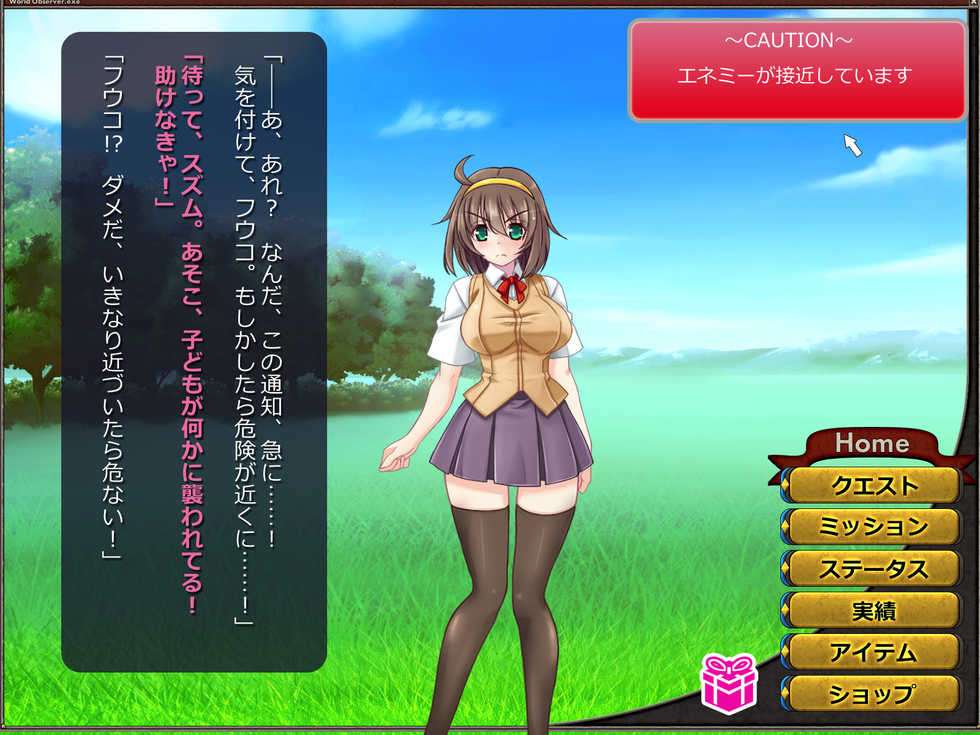Advance the vertical dialogue text box
This screenshot has width=980, height=735.
pos(194,350)
